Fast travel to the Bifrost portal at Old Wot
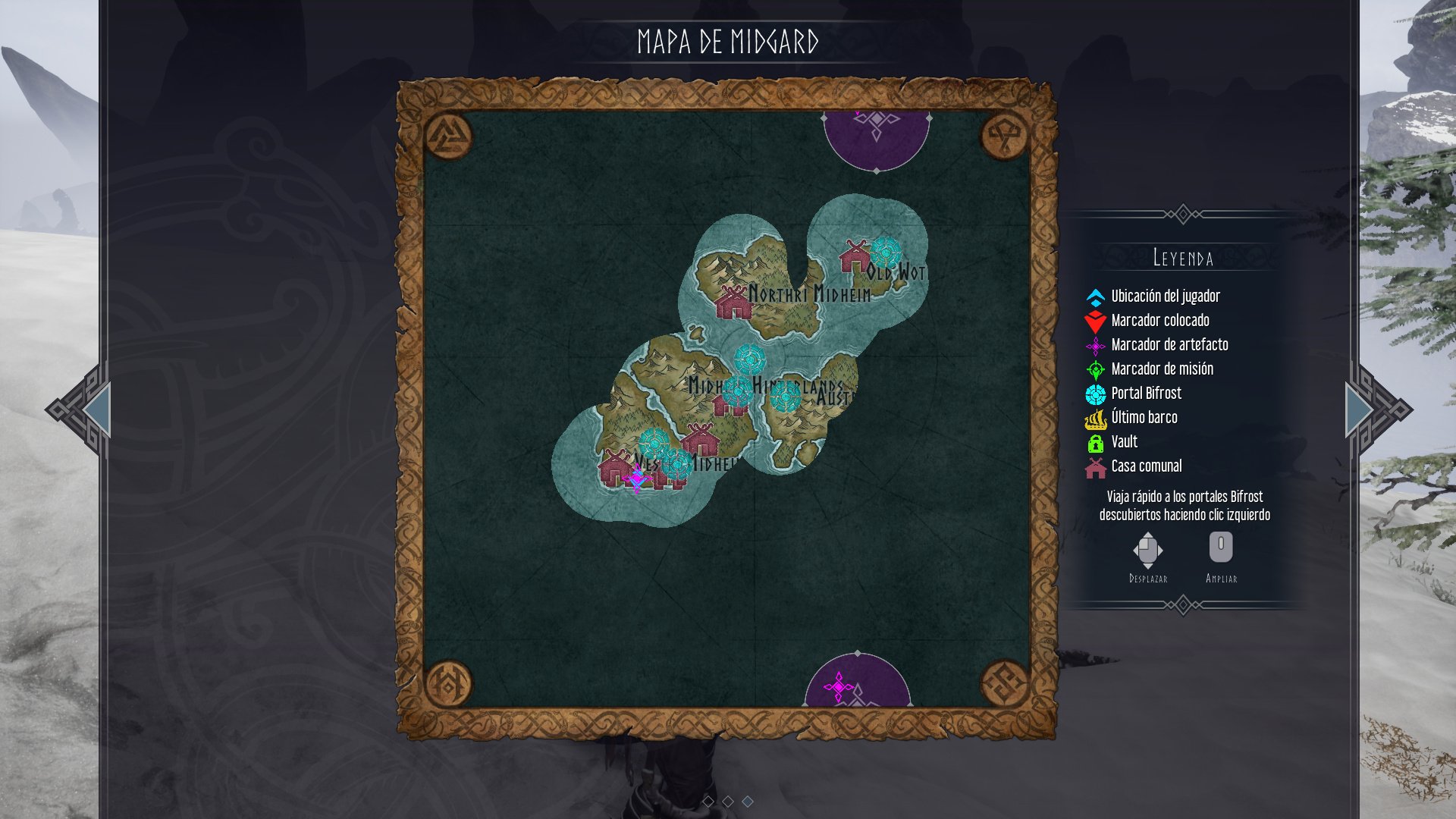This screenshot has height=819, width=1456. tap(885, 252)
